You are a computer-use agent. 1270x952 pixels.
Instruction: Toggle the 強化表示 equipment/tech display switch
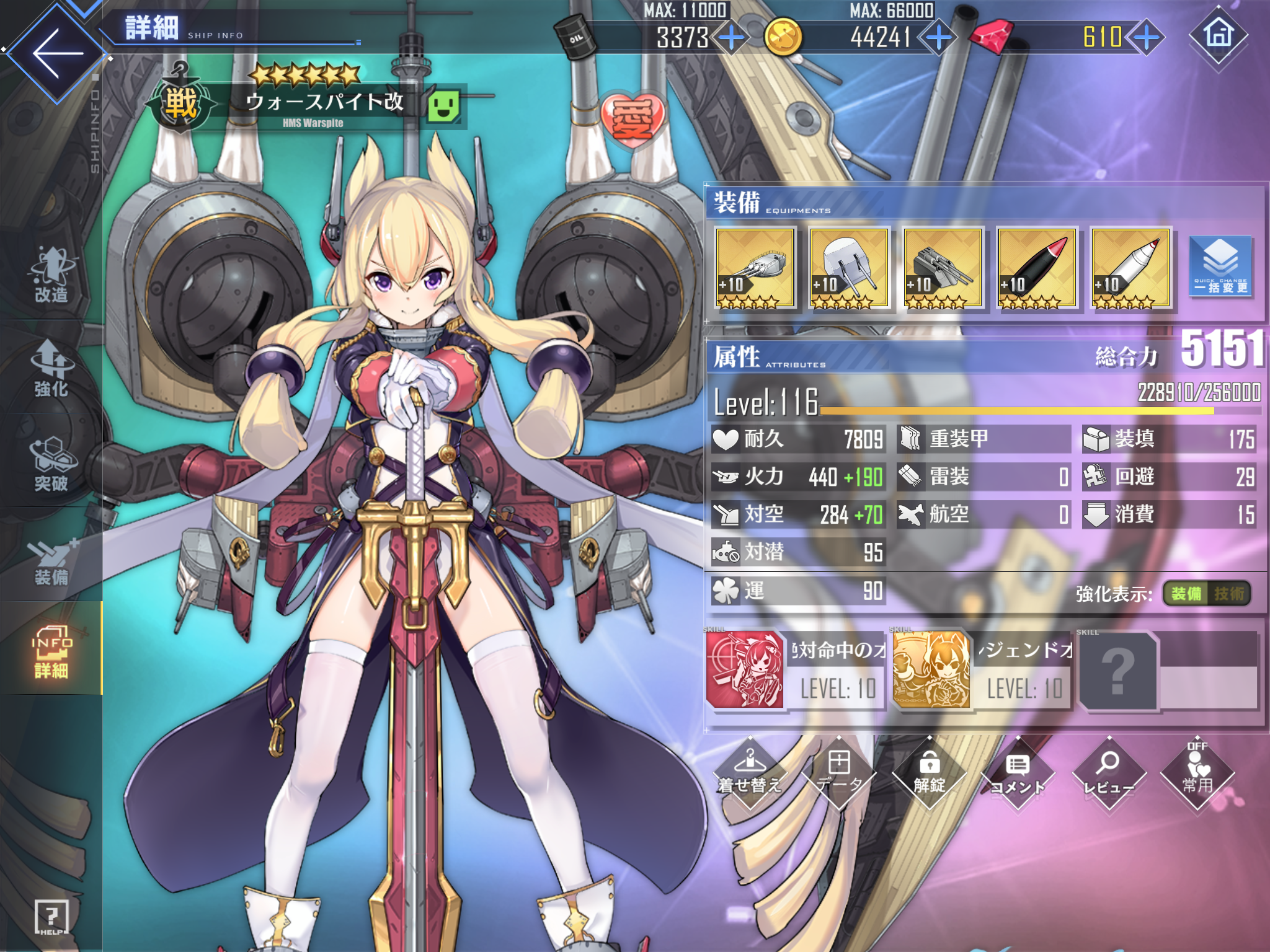point(1206,594)
